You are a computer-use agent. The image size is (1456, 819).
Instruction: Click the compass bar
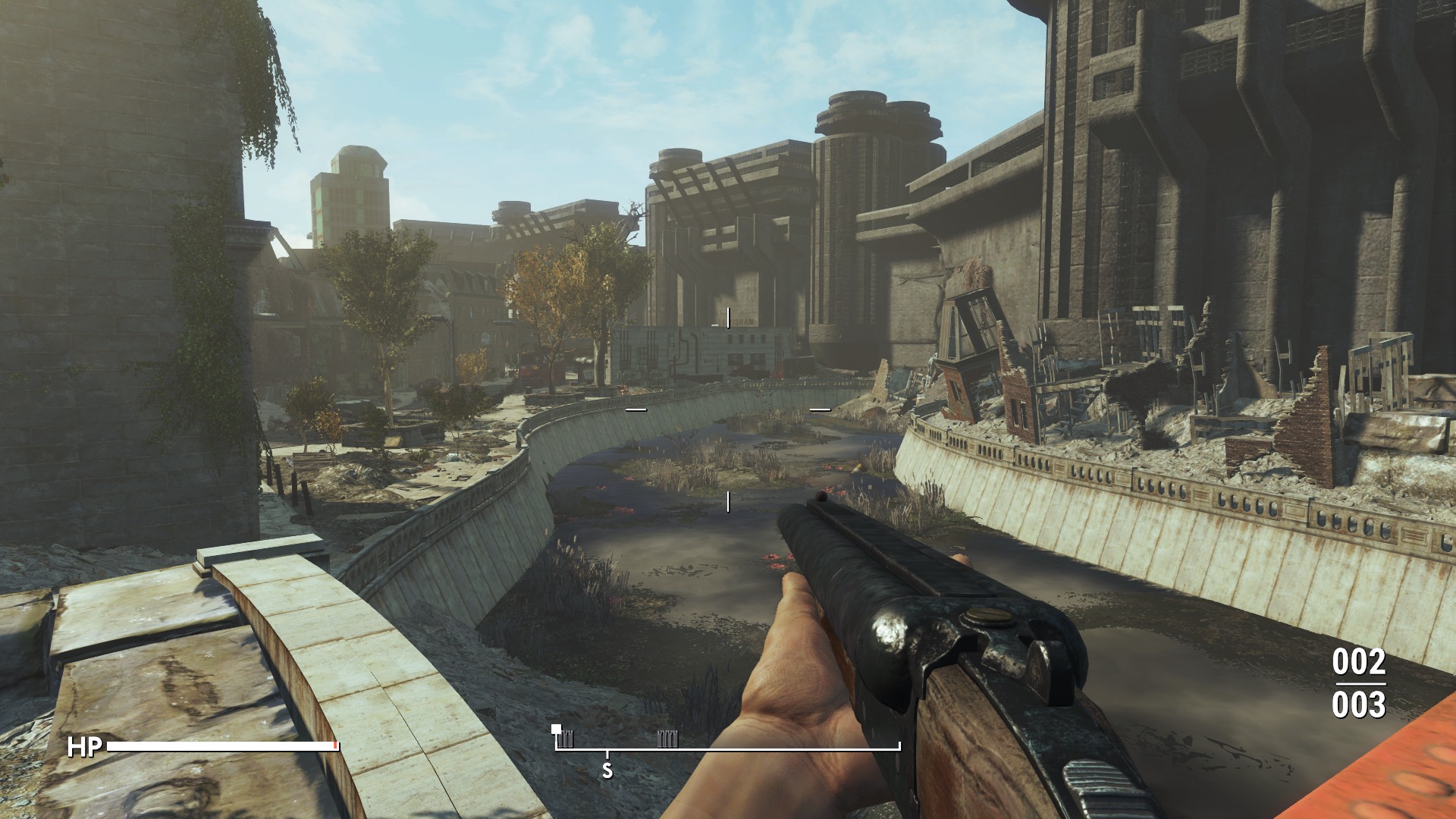(x=728, y=748)
